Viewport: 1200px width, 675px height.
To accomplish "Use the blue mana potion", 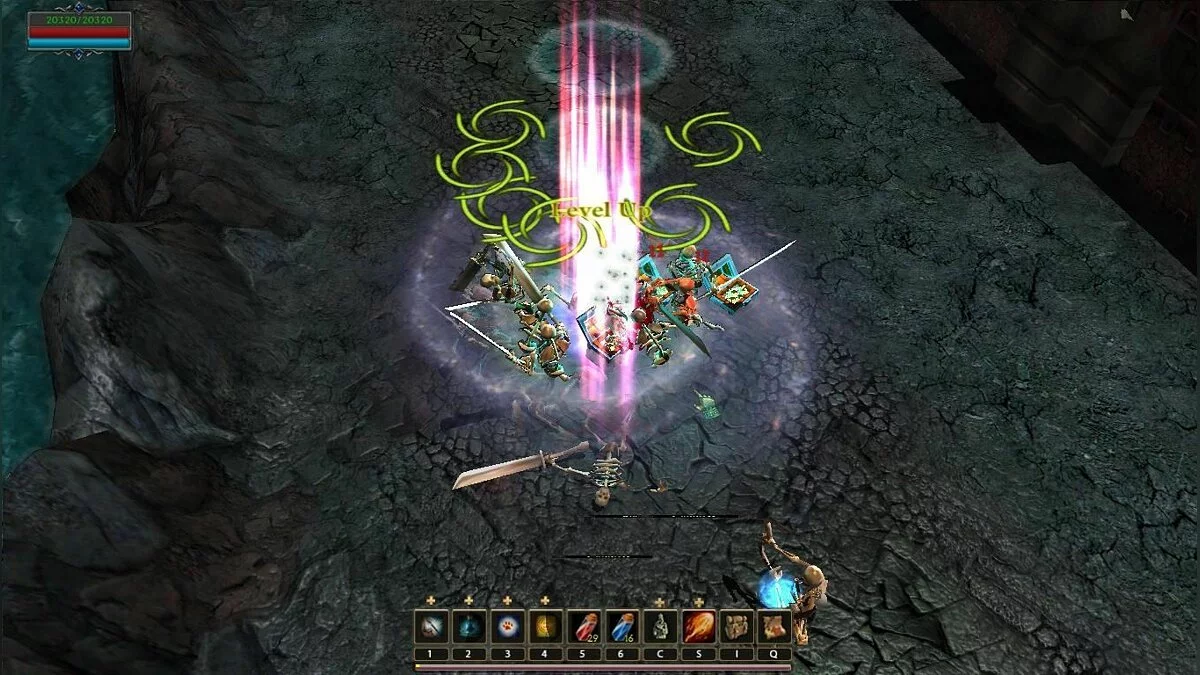I will point(622,627).
